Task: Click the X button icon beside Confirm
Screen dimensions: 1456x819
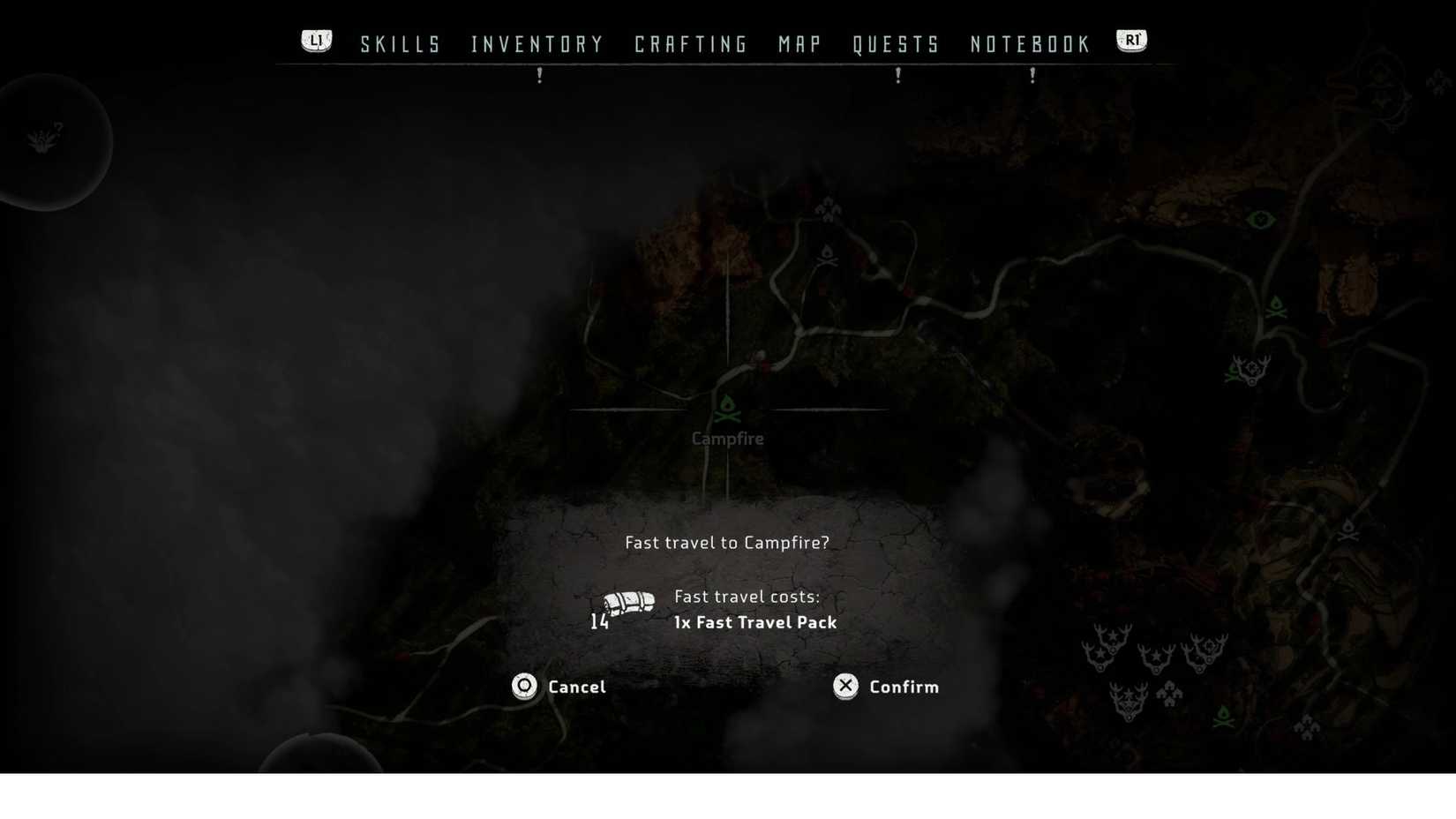Action: 844,687
